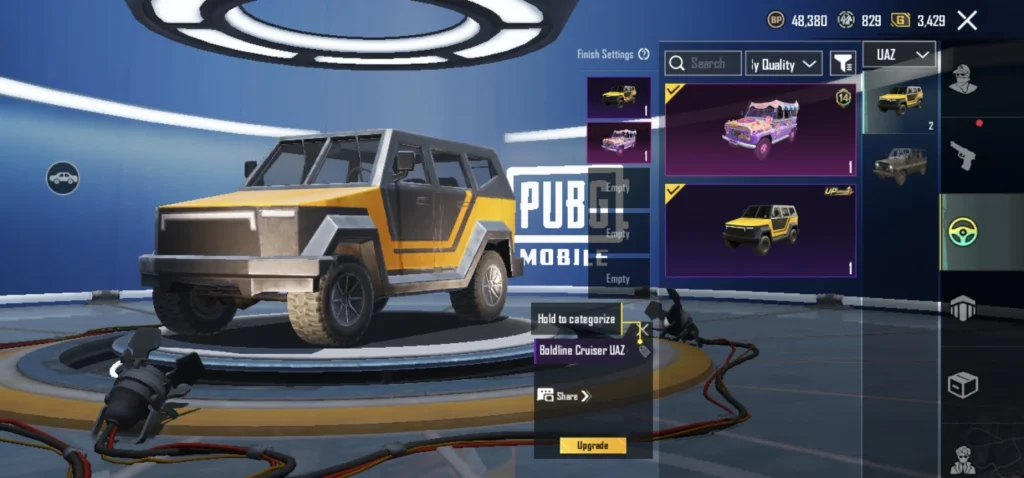The image size is (1024, 478).
Task: Select the purple UAZ finish slot thumbnail
Action: [619, 142]
